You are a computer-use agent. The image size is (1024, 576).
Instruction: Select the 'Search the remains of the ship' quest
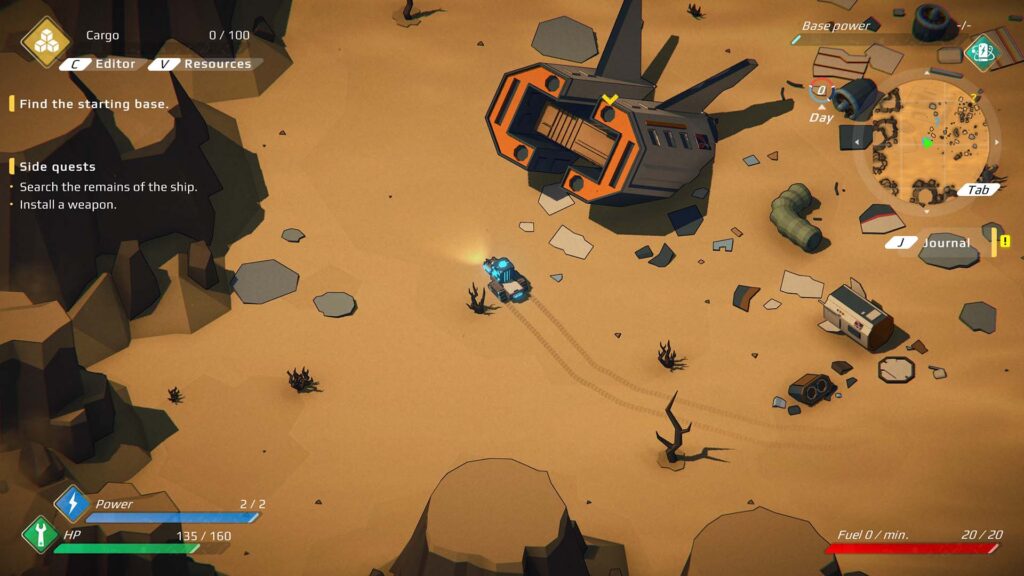[x=108, y=187]
